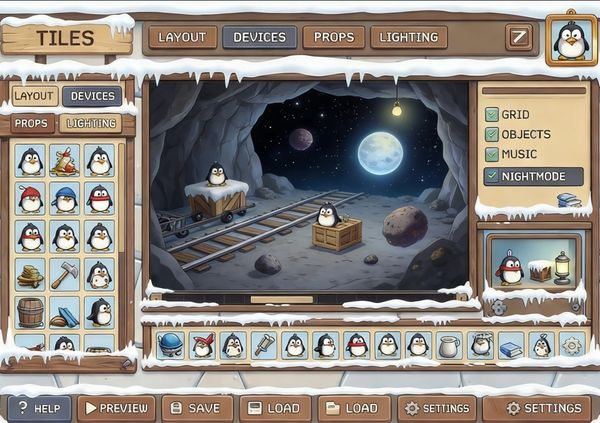Pick the blue book item in bottom strip
Viewport: 600px width, 423px height.
510,347
